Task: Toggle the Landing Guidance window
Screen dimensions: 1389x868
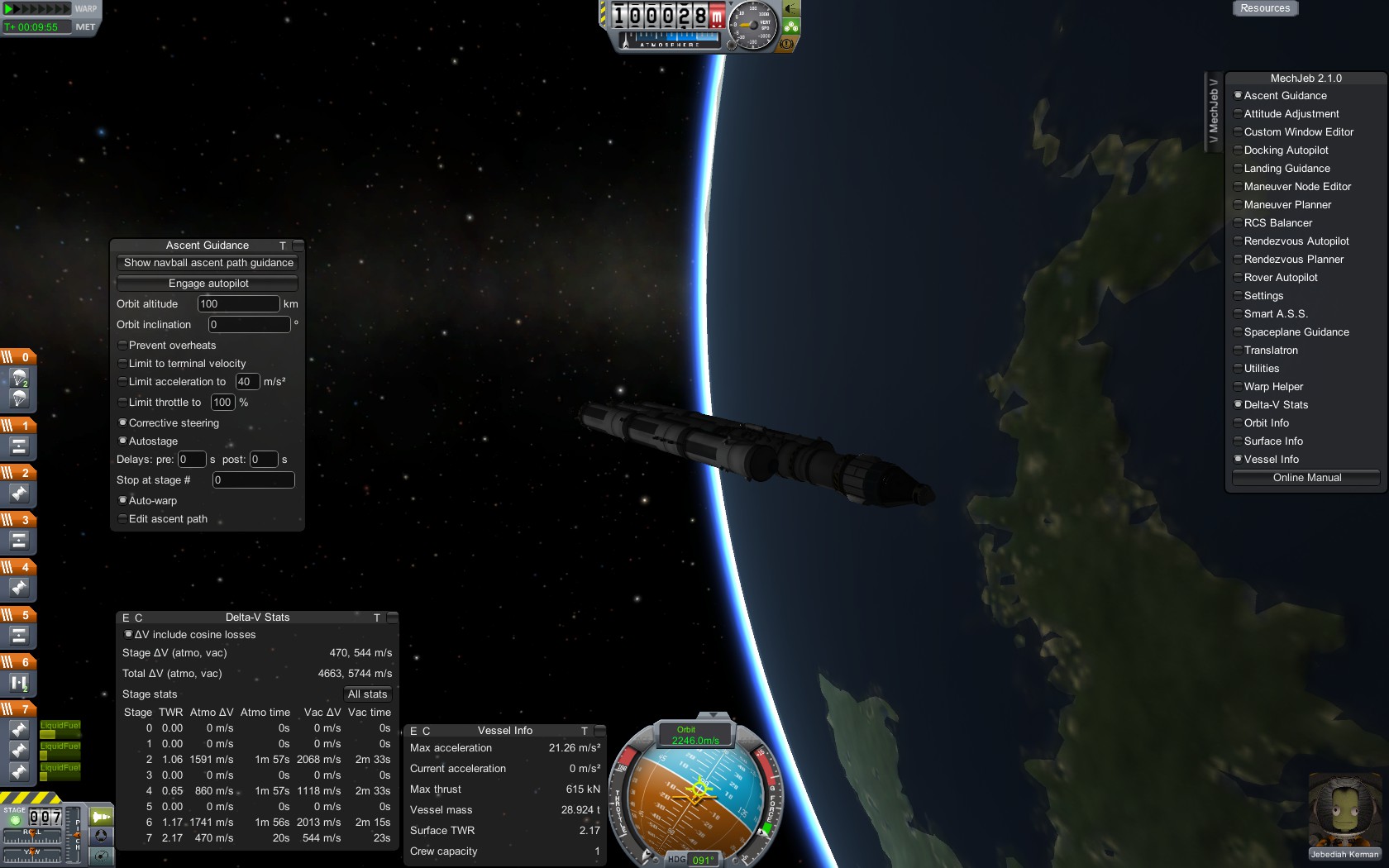Action: point(1286,169)
